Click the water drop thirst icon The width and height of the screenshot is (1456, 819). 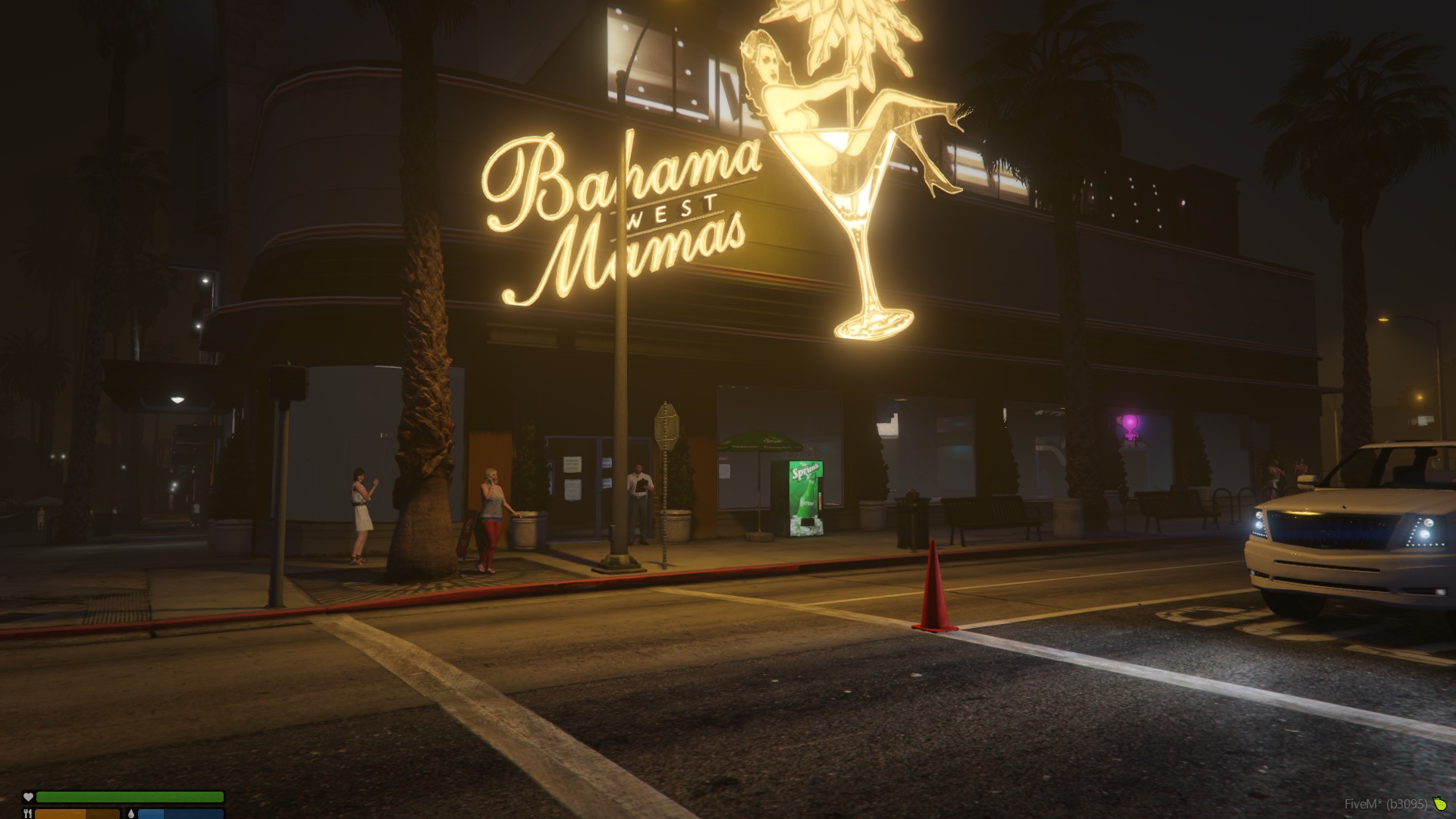coord(130,814)
